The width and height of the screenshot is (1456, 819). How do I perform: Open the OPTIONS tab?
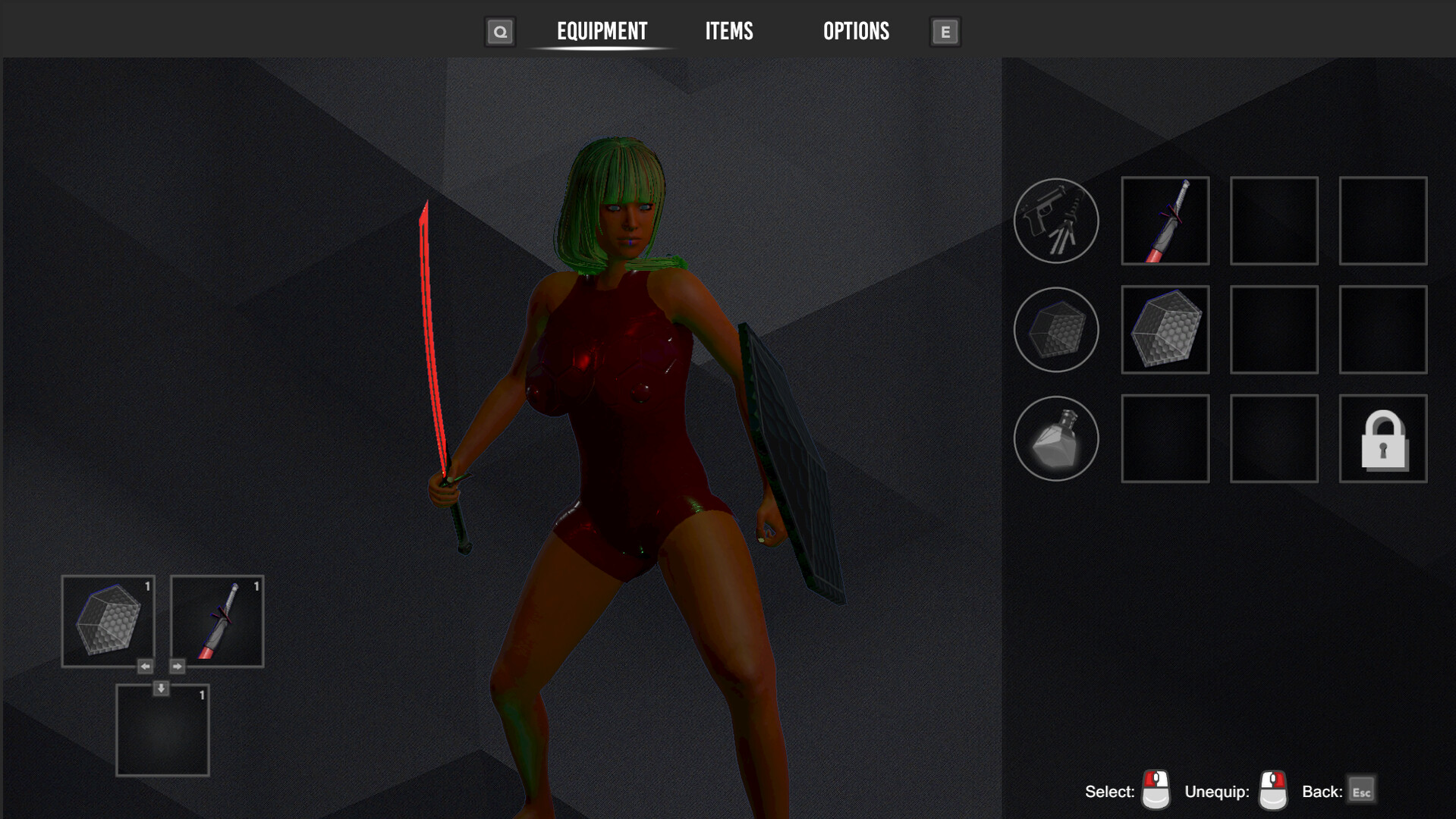point(856,31)
